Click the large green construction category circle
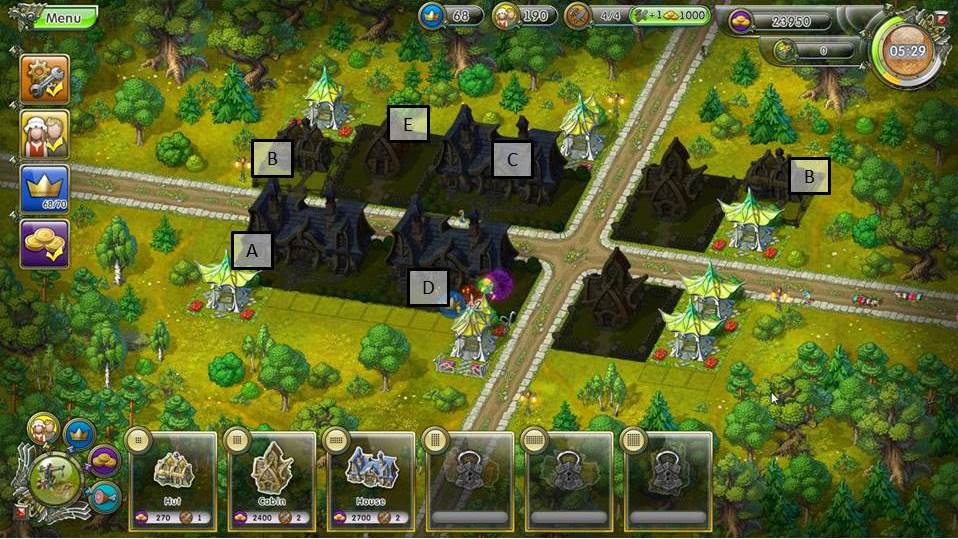The width and height of the screenshot is (958, 539). pyautogui.click(x=55, y=479)
